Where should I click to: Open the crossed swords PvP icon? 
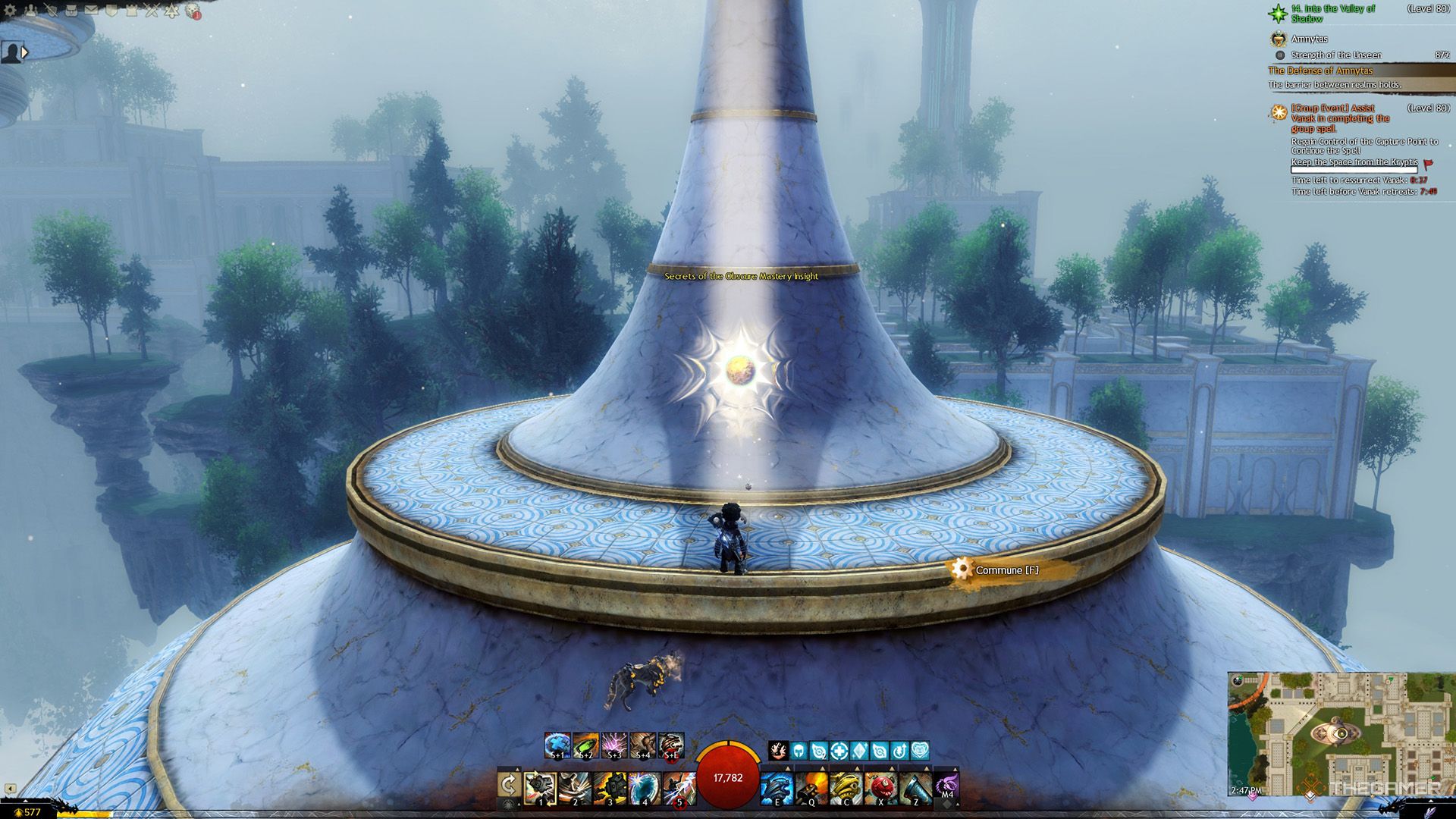(x=152, y=11)
